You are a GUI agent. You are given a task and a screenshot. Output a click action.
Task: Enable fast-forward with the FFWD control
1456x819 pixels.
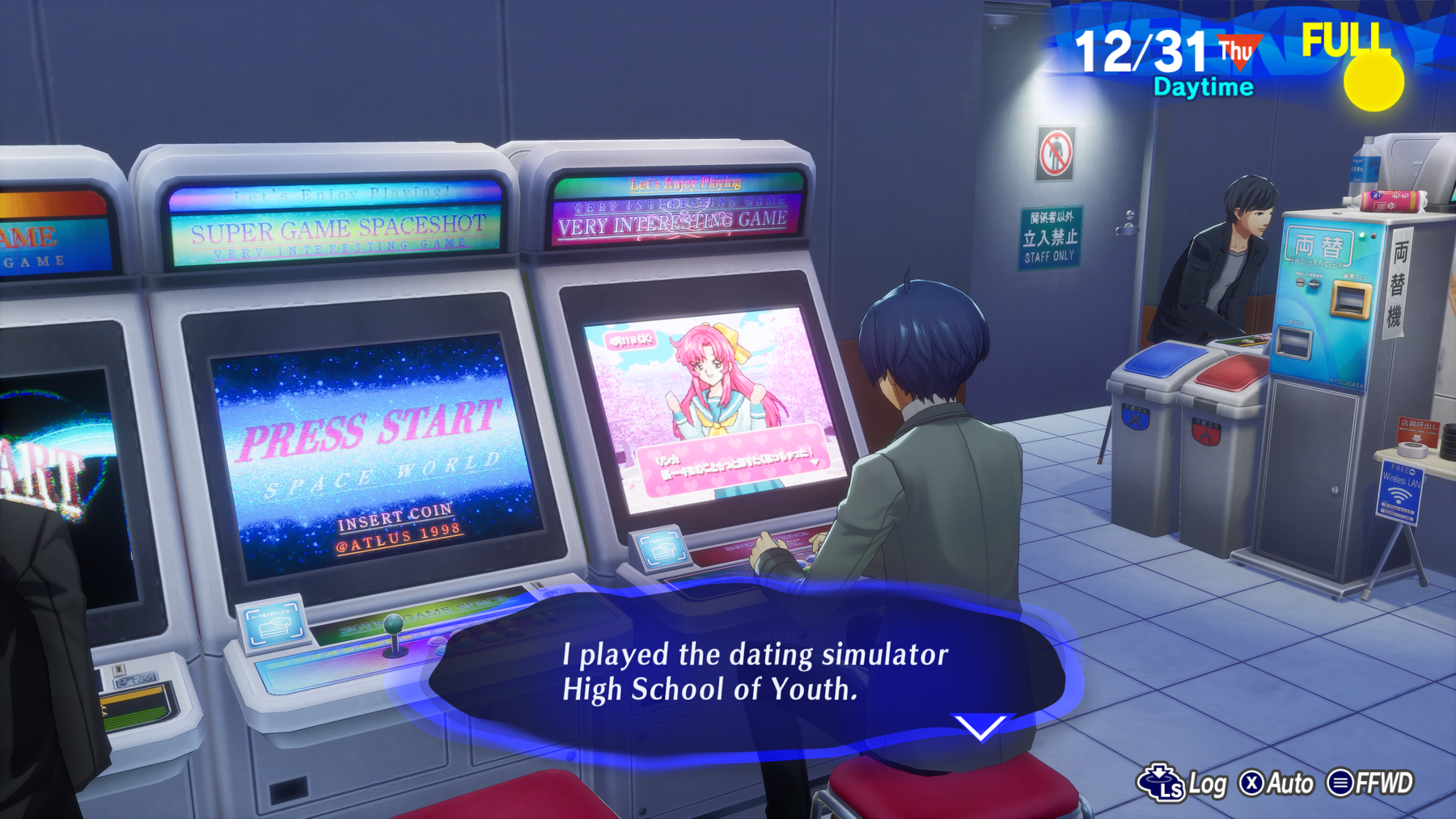[x=1365, y=783]
